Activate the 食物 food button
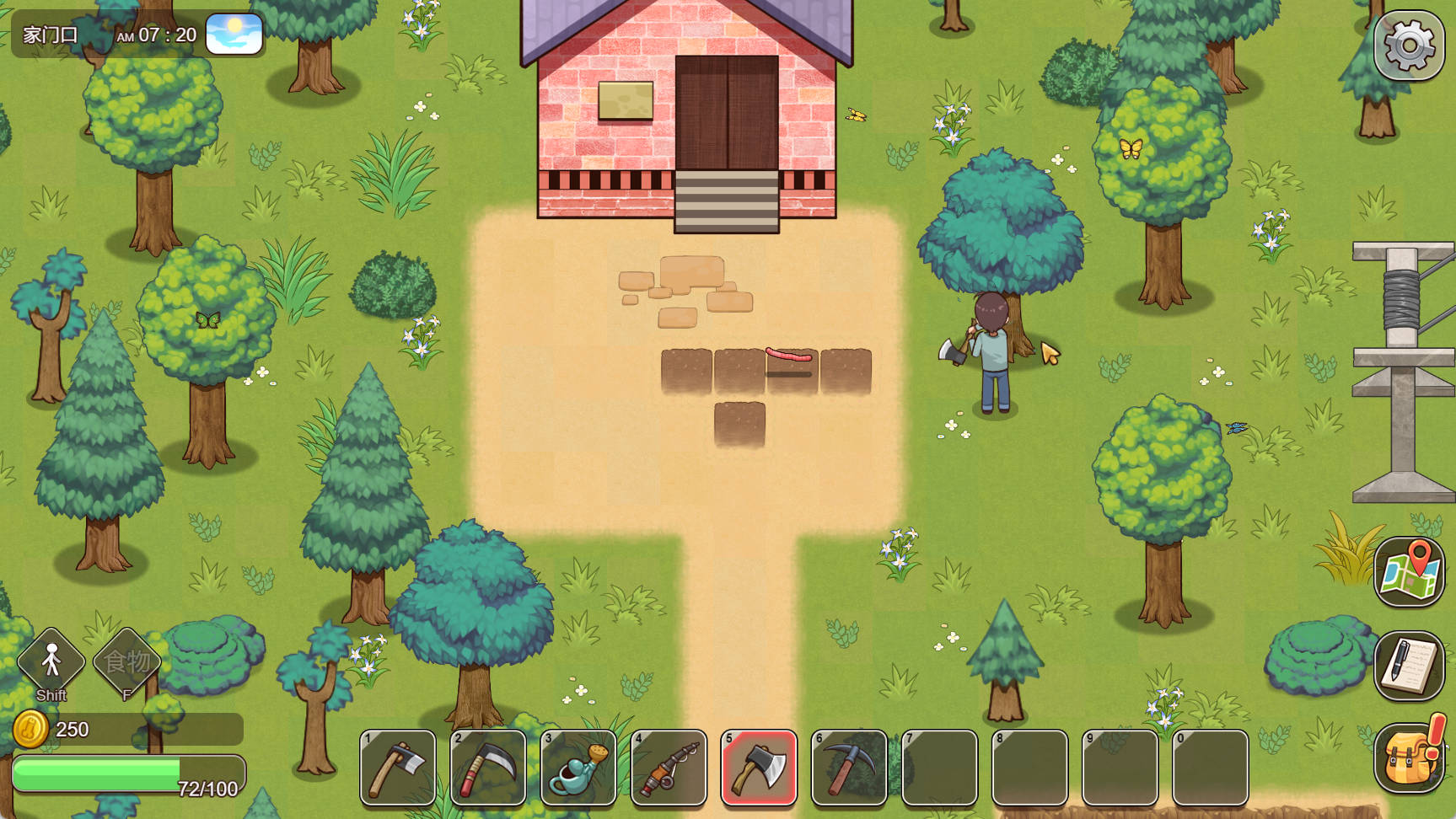The image size is (1456, 819). [x=126, y=662]
